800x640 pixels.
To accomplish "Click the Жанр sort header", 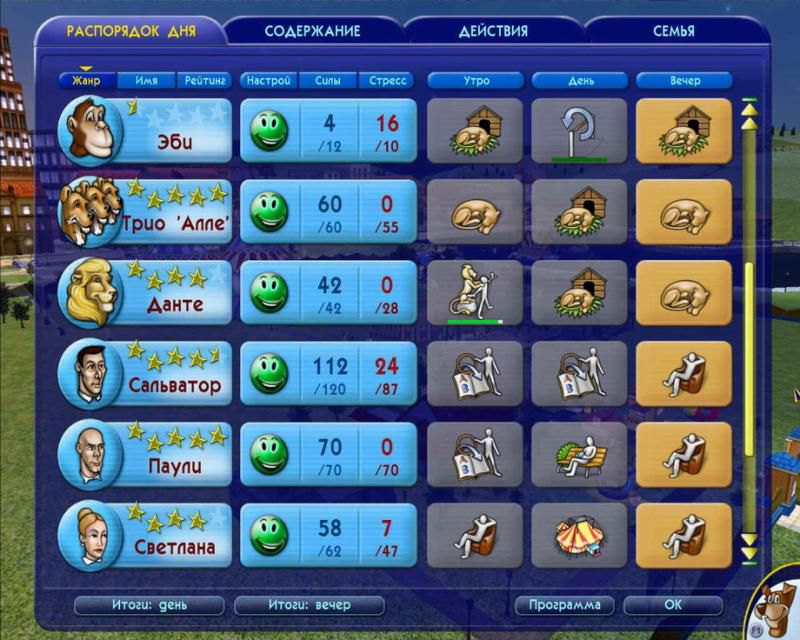I will (x=86, y=80).
